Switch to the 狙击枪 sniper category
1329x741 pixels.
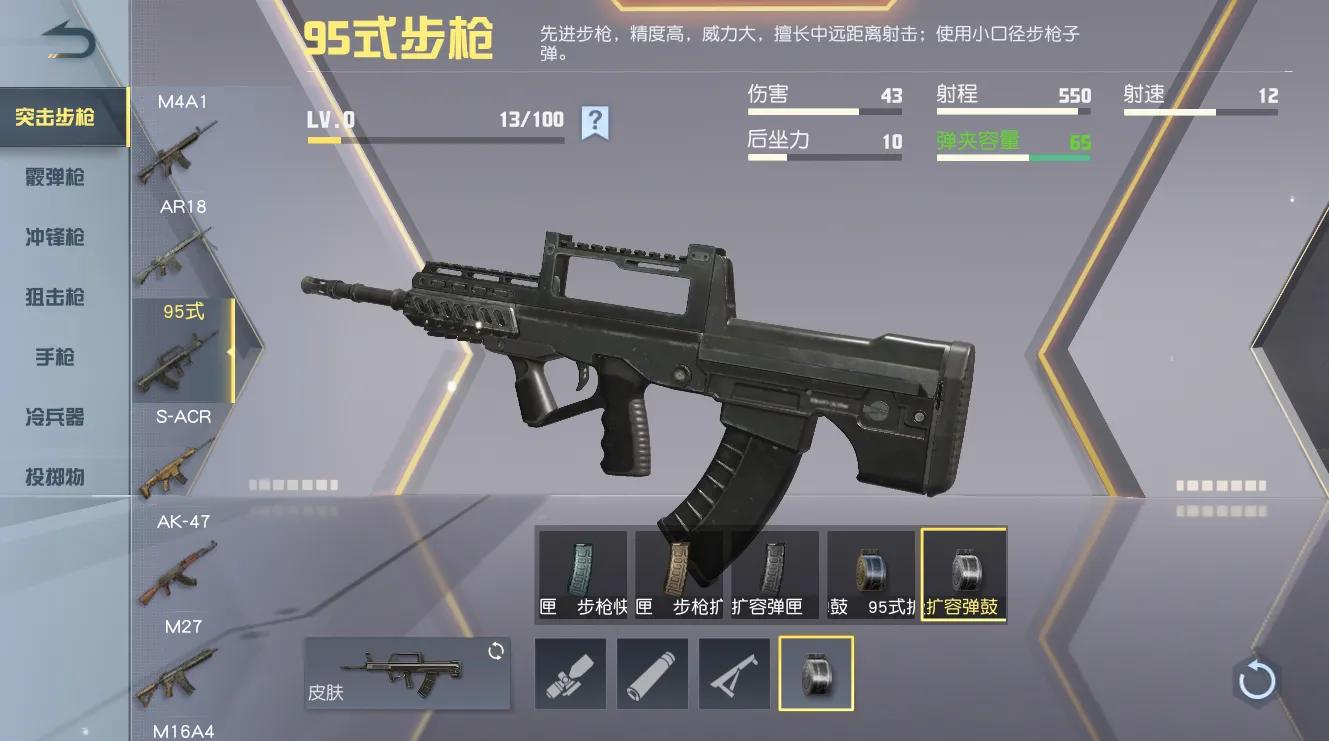click(x=55, y=297)
